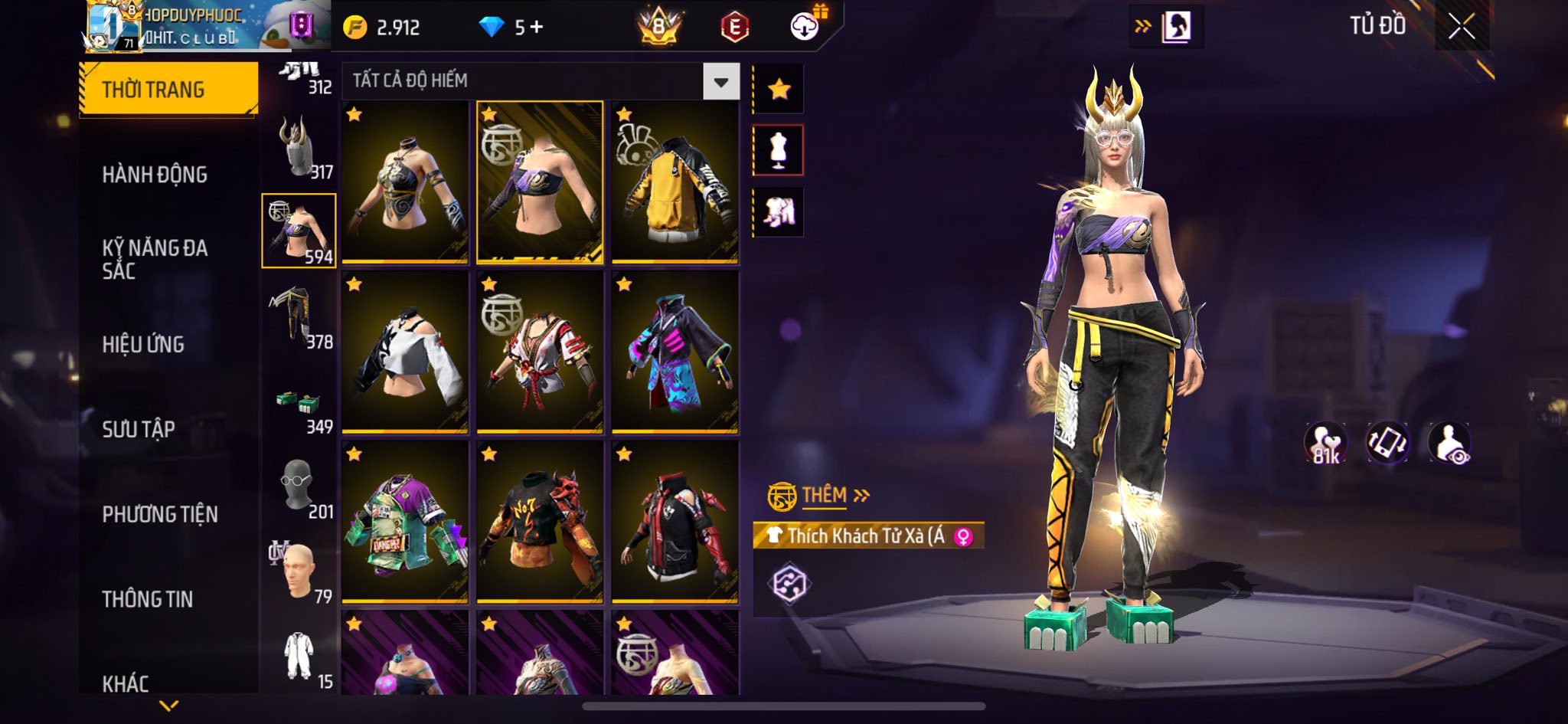This screenshot has width=1568, height=724.
Task: Choose the neon pink and blue coat
Action: coord(675,352)
